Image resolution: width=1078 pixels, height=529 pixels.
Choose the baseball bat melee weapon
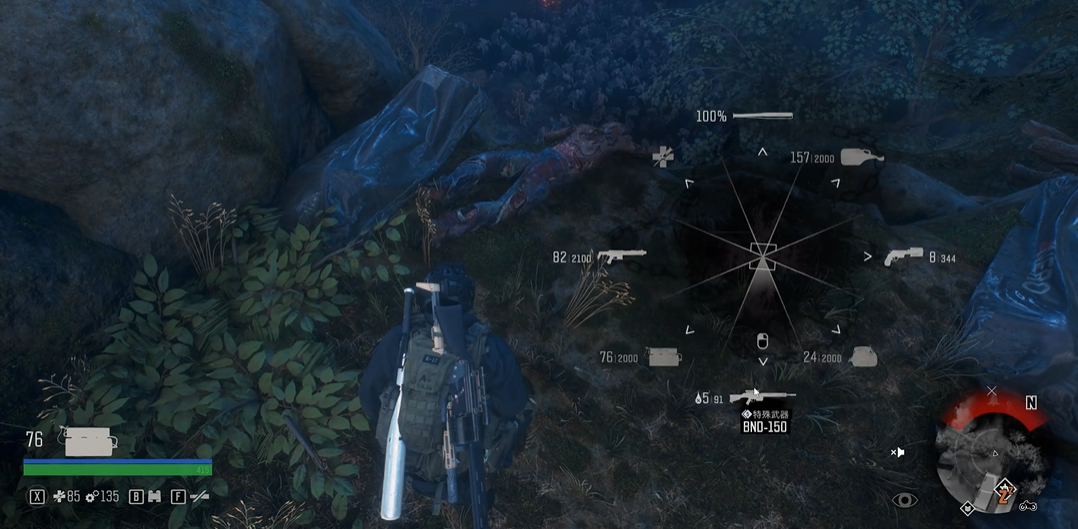click(x=762, y=116)
